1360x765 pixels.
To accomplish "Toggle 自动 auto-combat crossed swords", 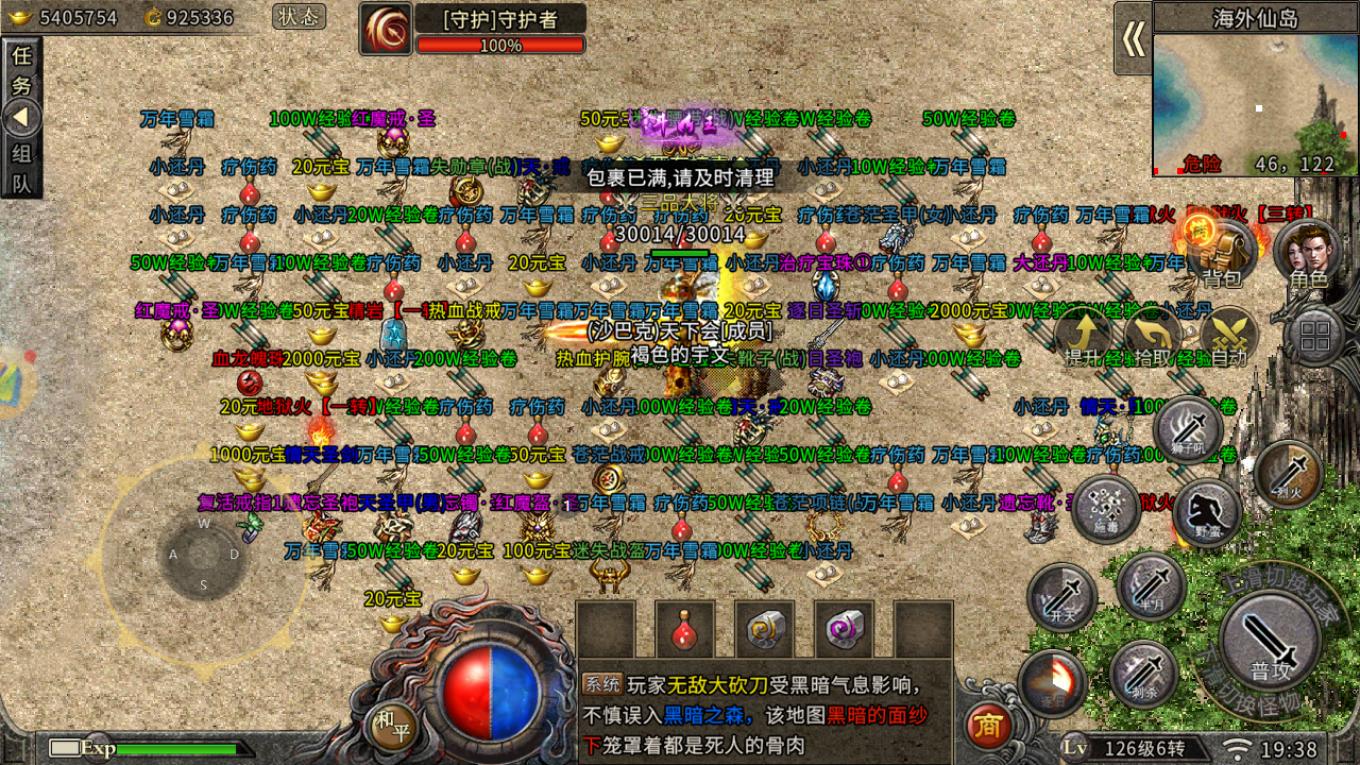I will point(1228,337).
